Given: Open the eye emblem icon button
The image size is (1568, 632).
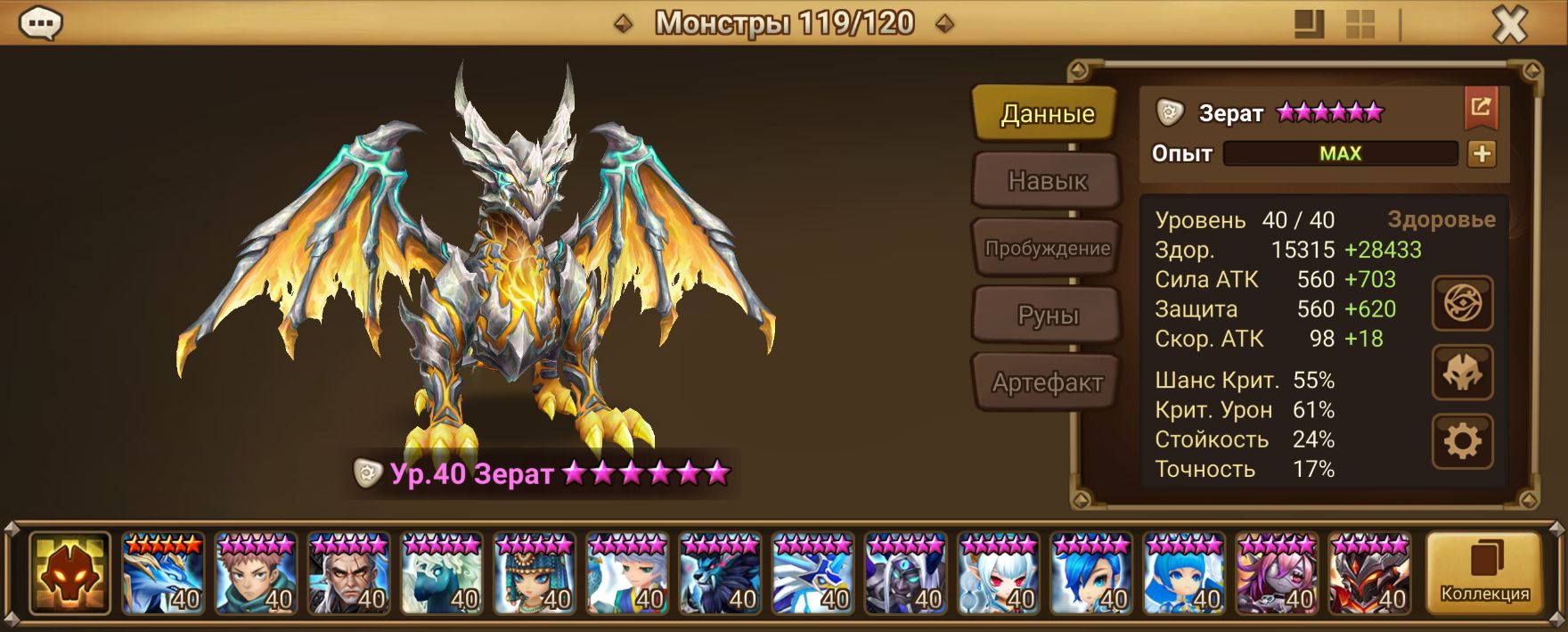Looking at the screenshot, I should (1462, 305).
